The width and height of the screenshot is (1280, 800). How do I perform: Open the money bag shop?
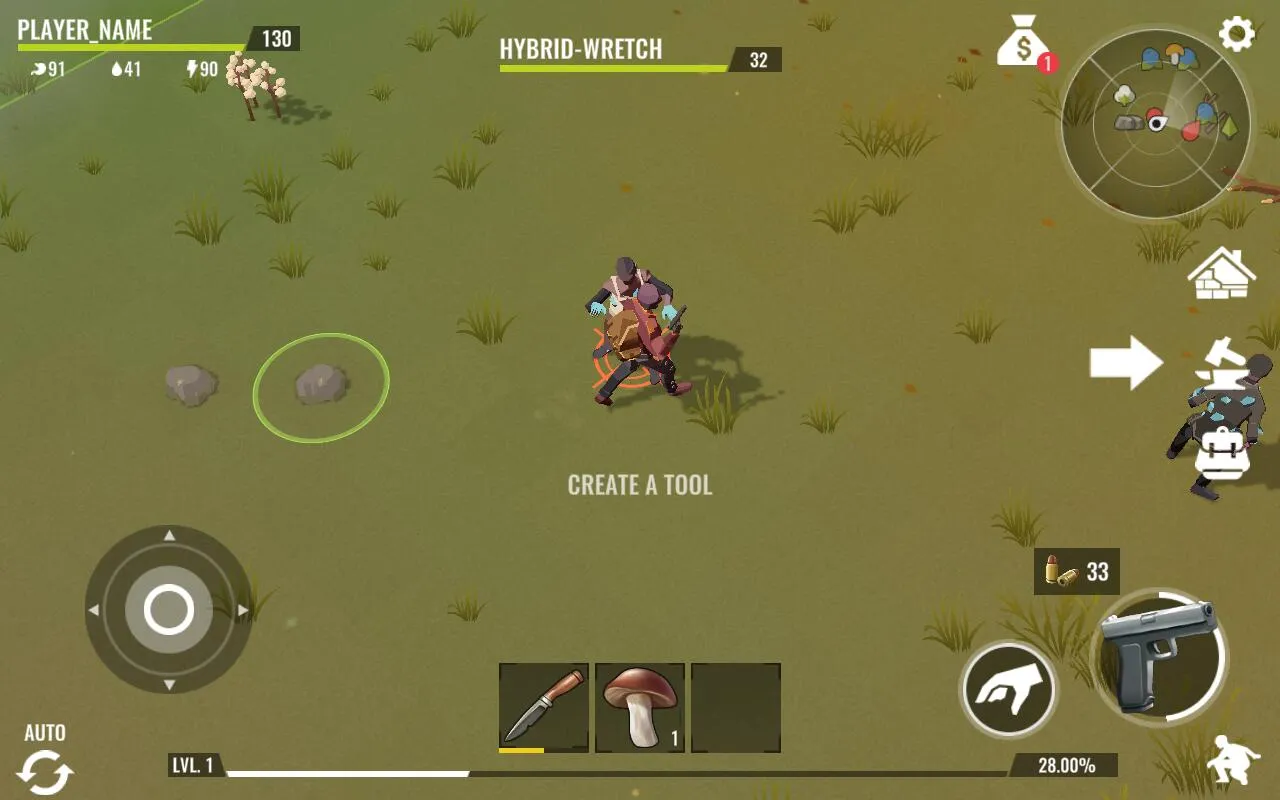[1021, 42]
